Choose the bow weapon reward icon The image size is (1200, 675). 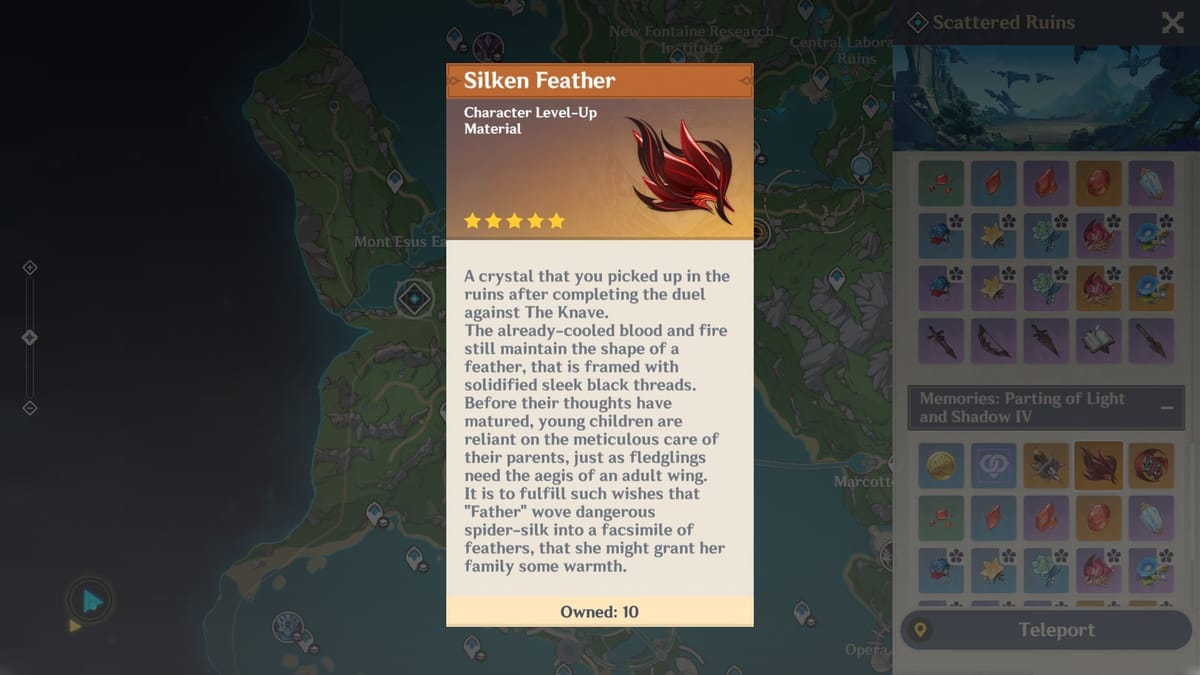[x=993, y=341]
